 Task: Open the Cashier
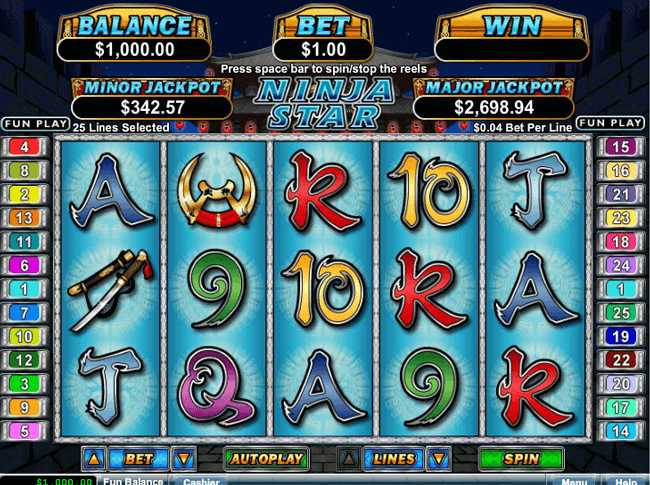(x=201, y=481)
